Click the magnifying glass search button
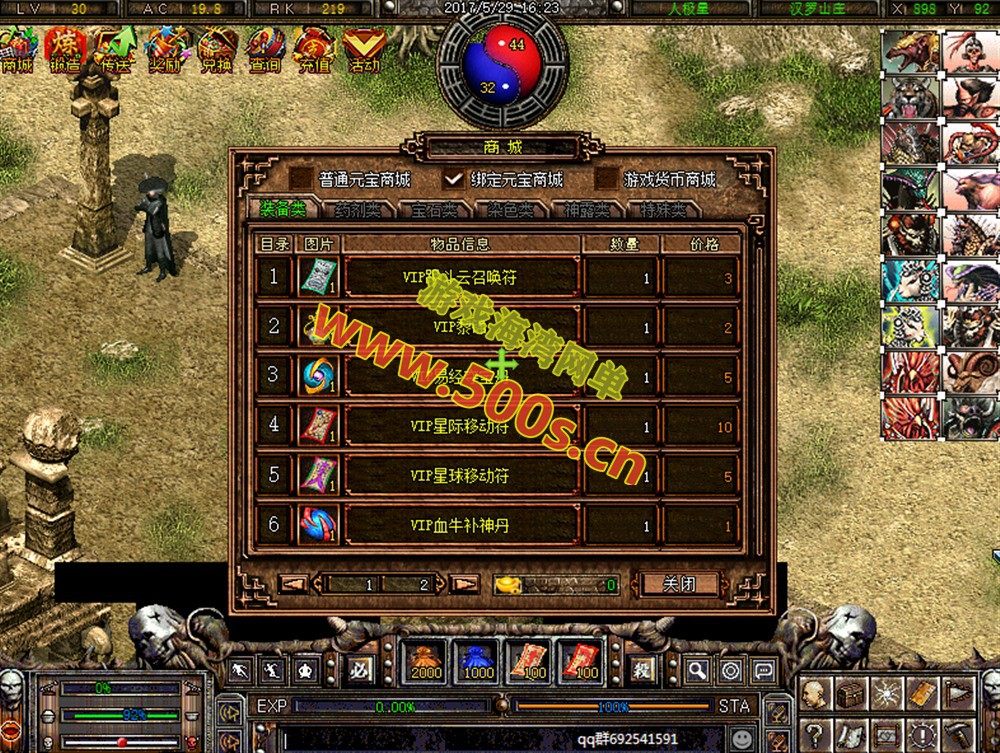This screenshot has width=1000, height=753. pos(697,670)
